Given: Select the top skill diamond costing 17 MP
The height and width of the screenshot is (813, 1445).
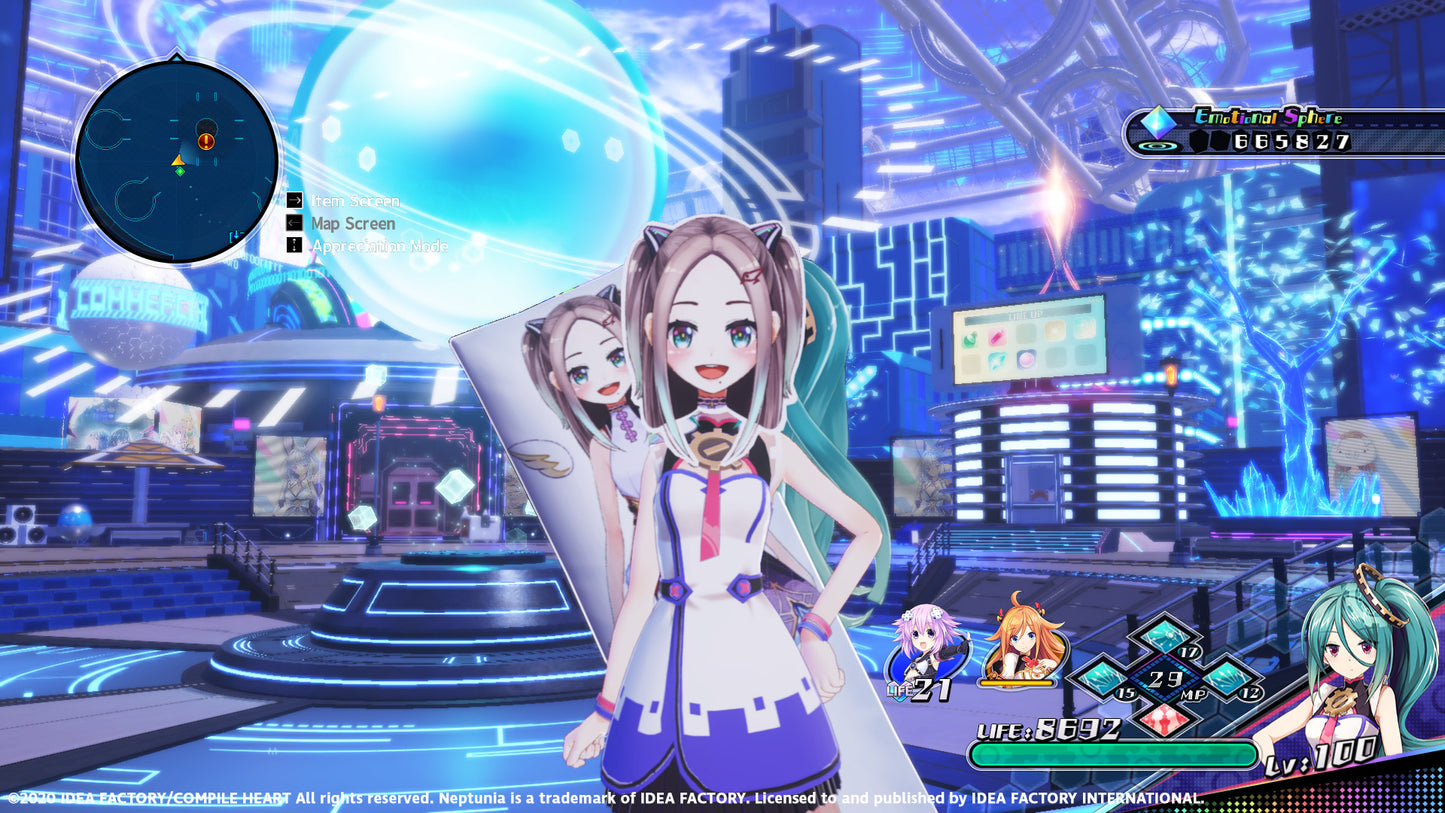Looking at the screenshot, I should (1164, 638).
